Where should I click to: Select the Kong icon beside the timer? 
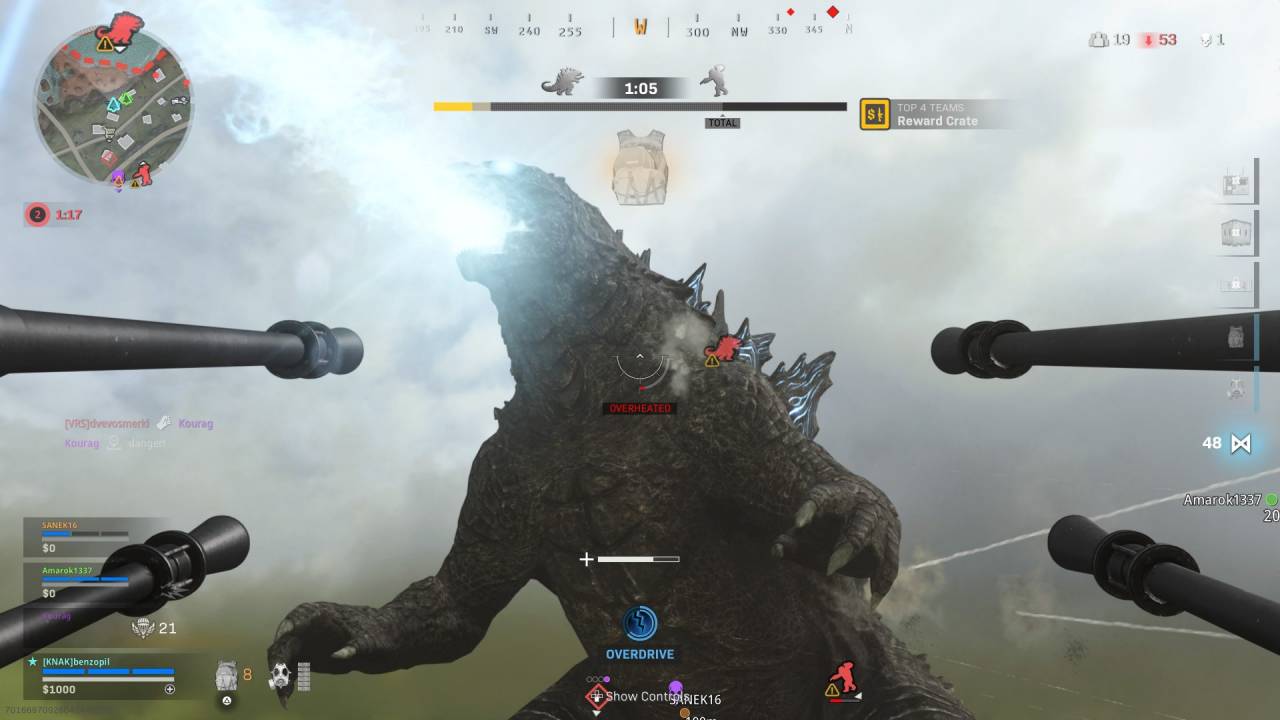pos(714,81)
